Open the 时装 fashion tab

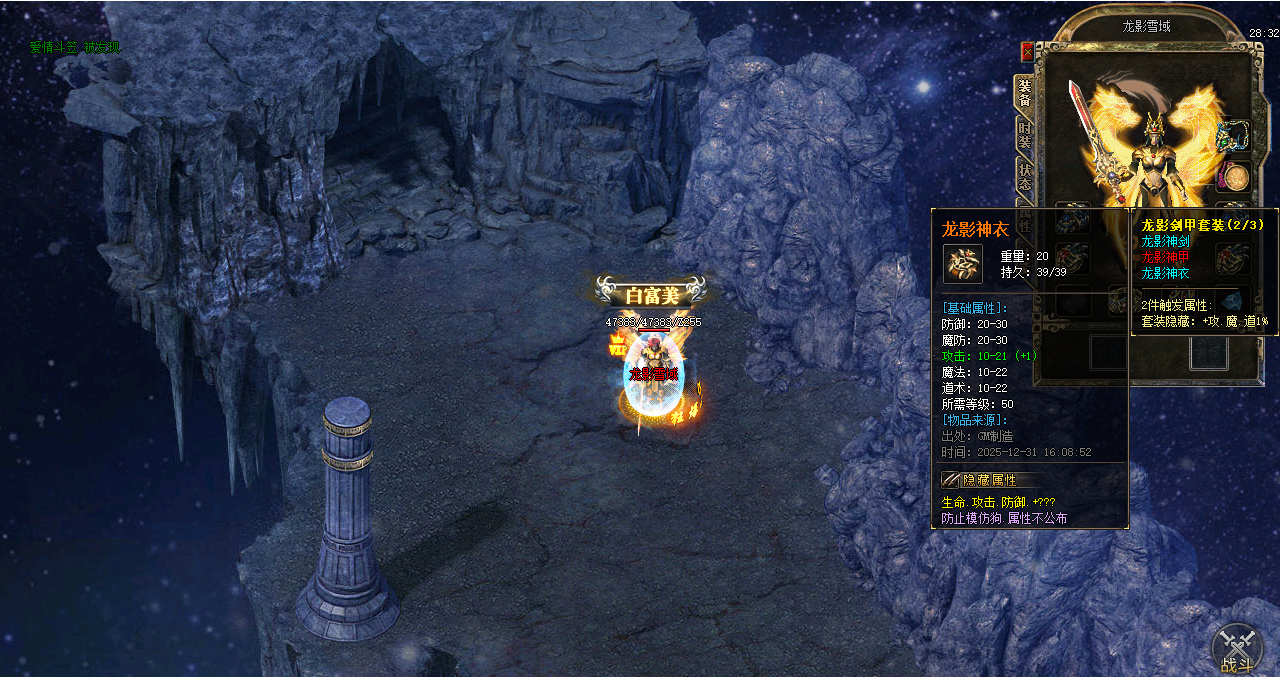pos(1025,137)
